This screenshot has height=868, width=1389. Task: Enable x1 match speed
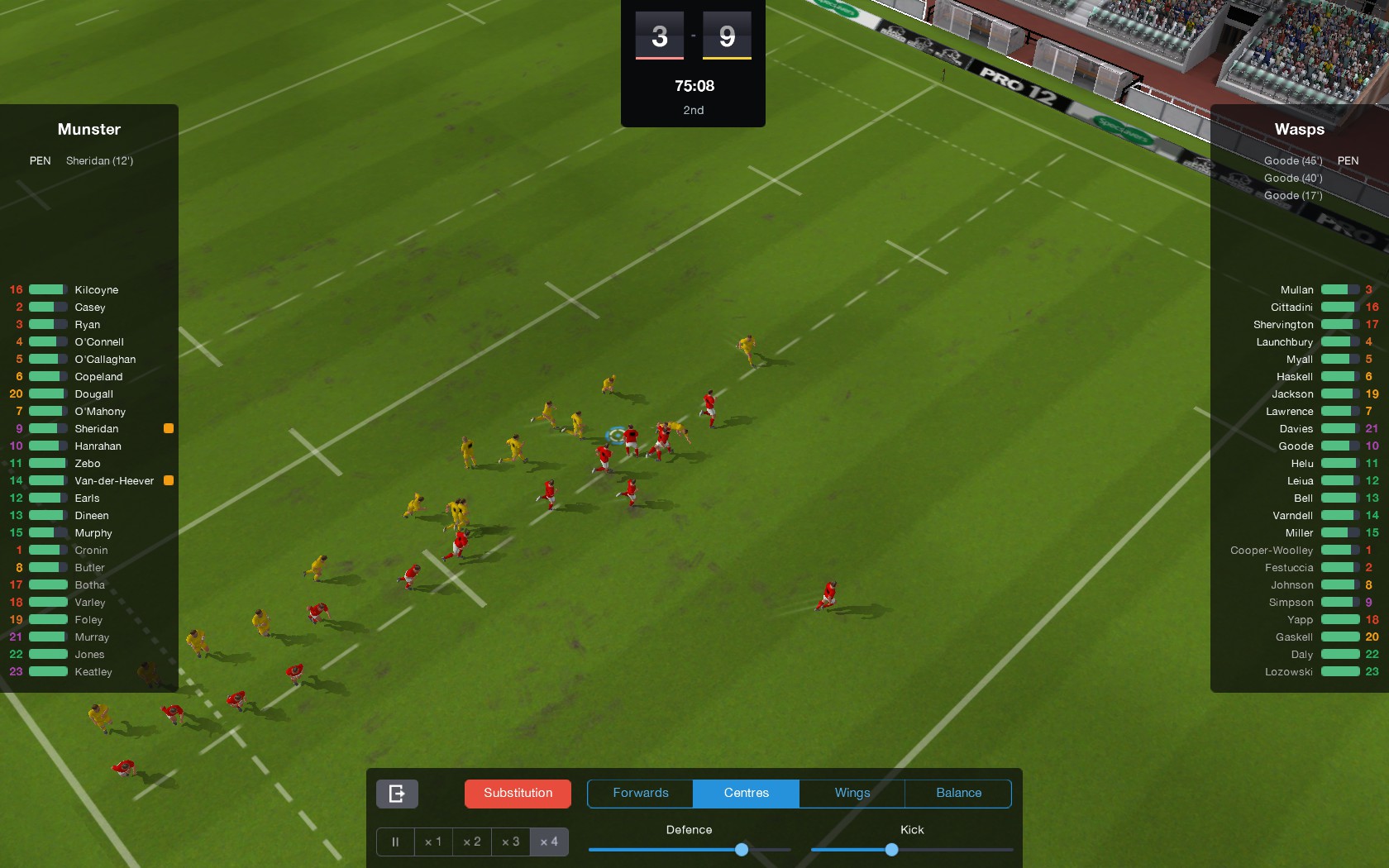coord(433,842)
